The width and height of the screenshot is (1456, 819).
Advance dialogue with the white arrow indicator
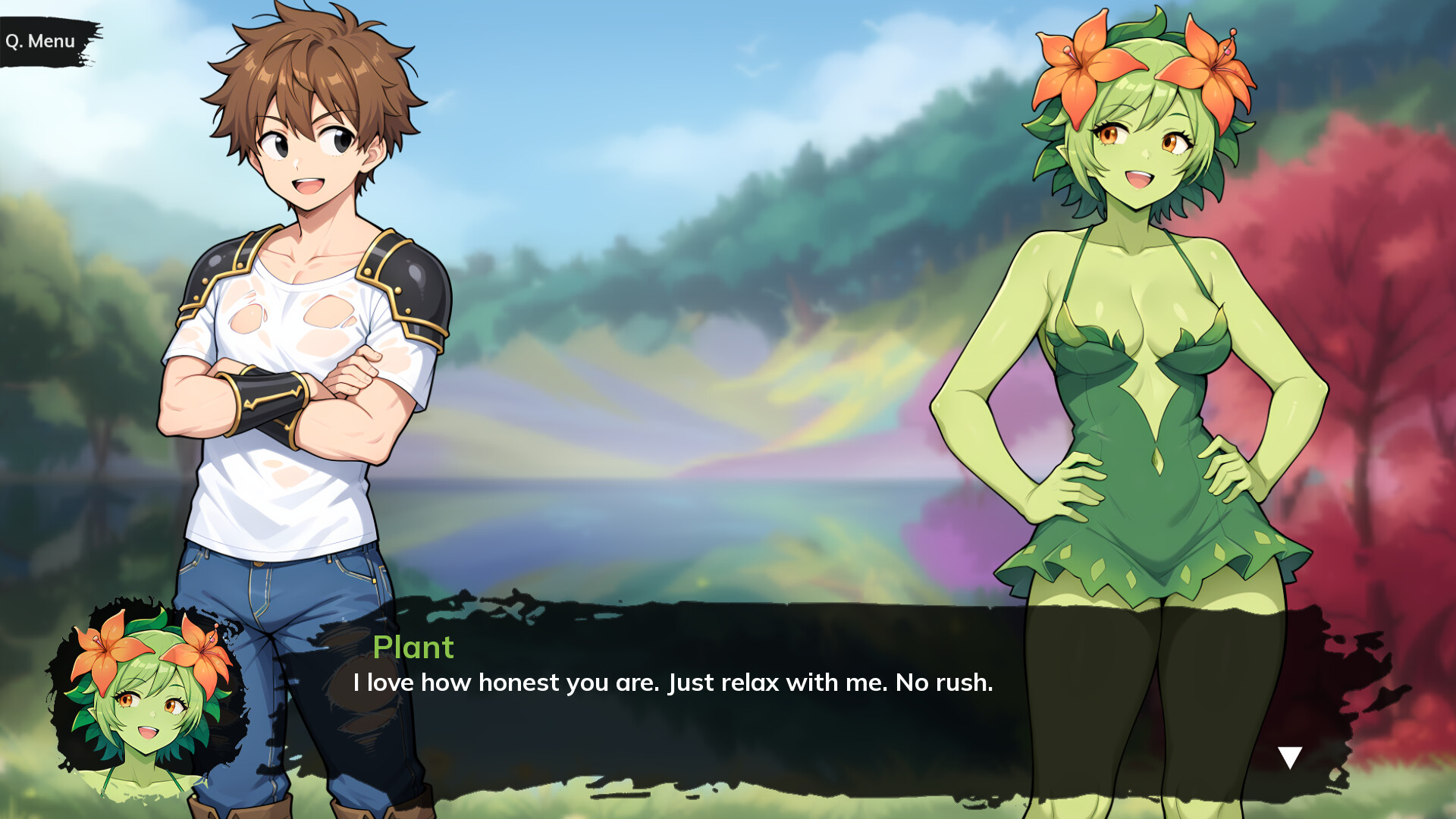point(1289,757)
